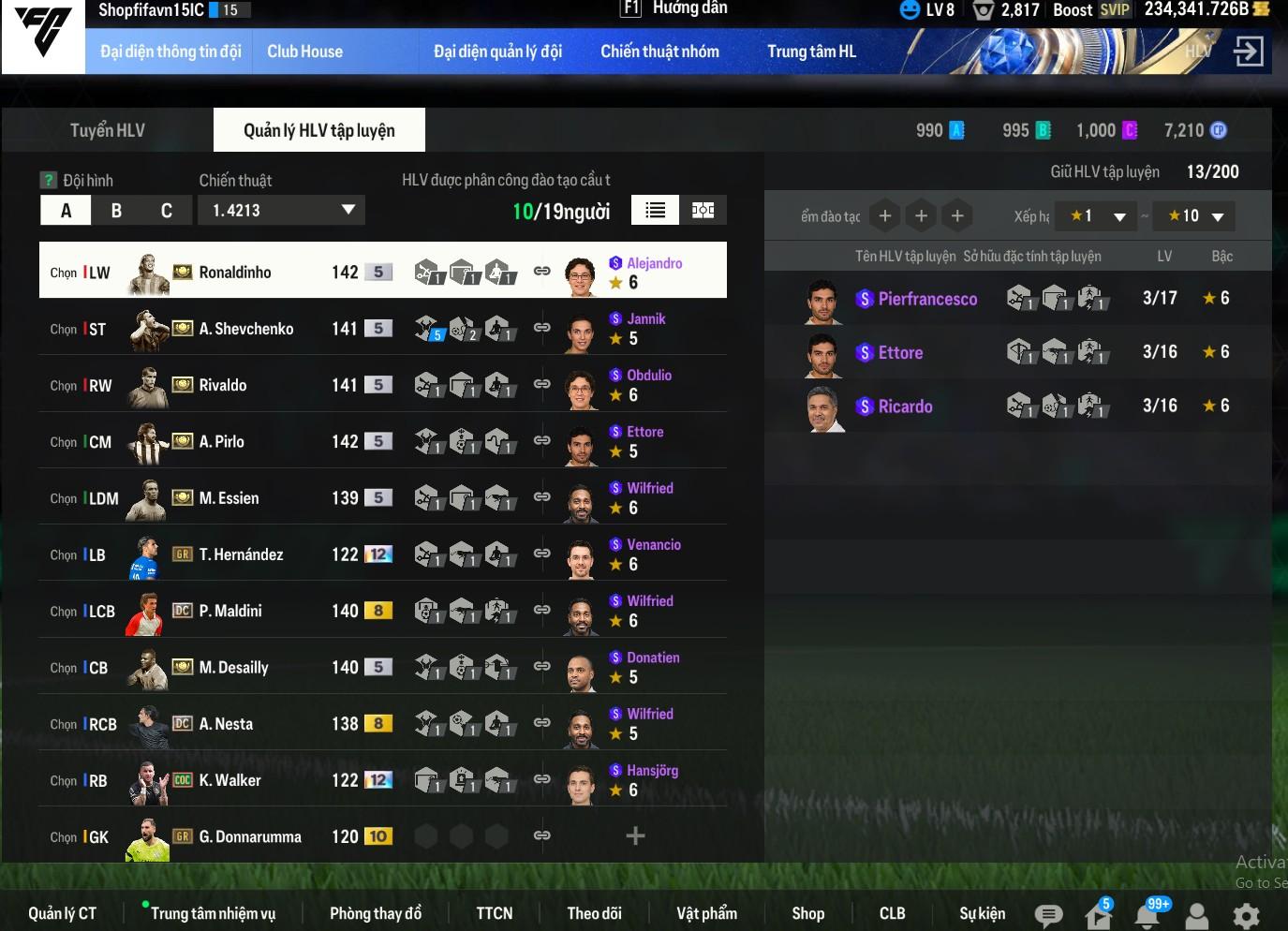The image size is (1288, 931).
Task: Go to Trung tâm HL
Action: 811,52
